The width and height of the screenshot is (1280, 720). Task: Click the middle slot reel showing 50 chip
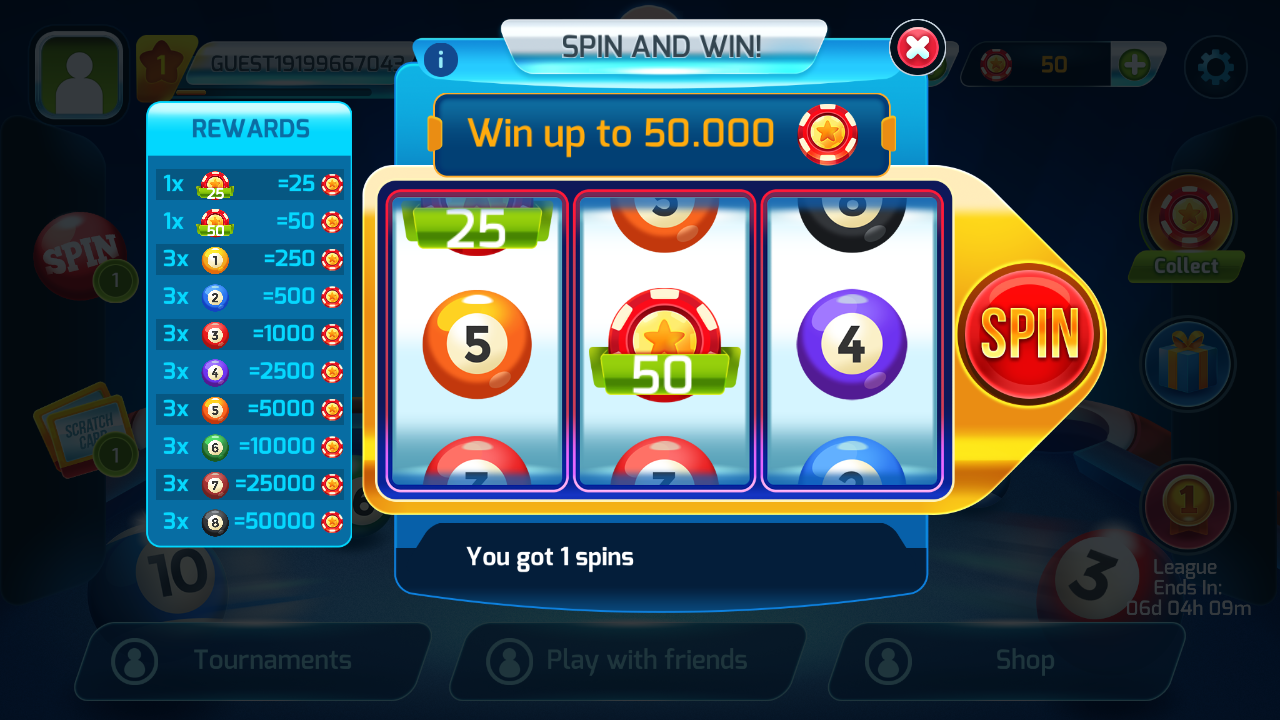tap(664, 340)
